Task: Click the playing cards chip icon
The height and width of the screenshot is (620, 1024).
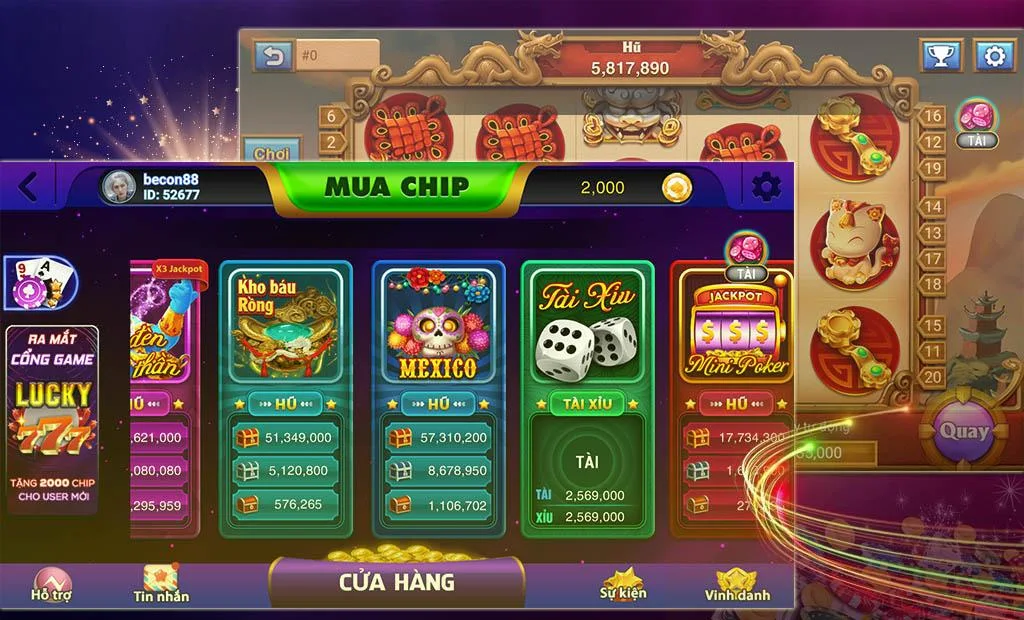Action: (x=40, y=283)
